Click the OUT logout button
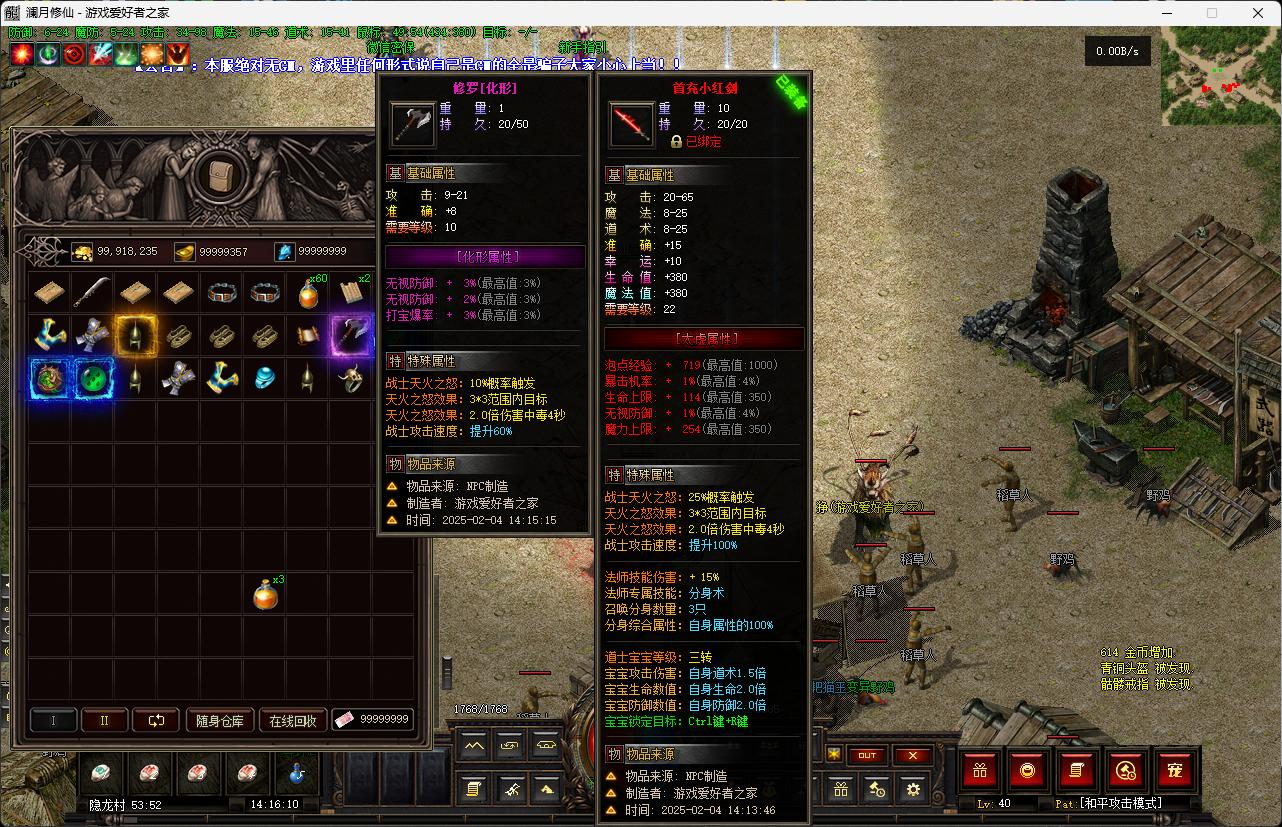The image size is (1282, 827). tap(867, 756)
